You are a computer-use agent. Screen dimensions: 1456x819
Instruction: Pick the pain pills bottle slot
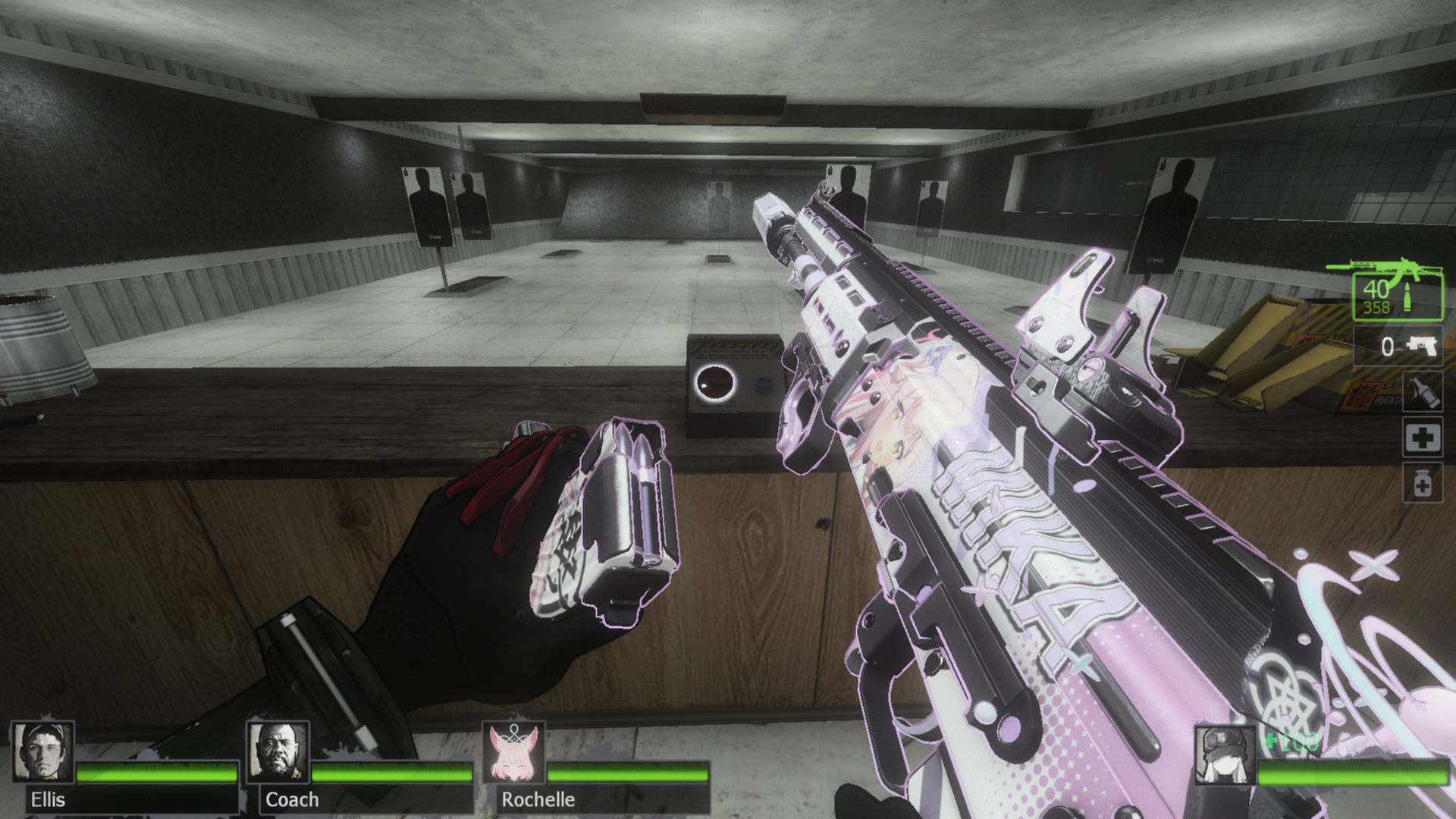pos(1422,483)
